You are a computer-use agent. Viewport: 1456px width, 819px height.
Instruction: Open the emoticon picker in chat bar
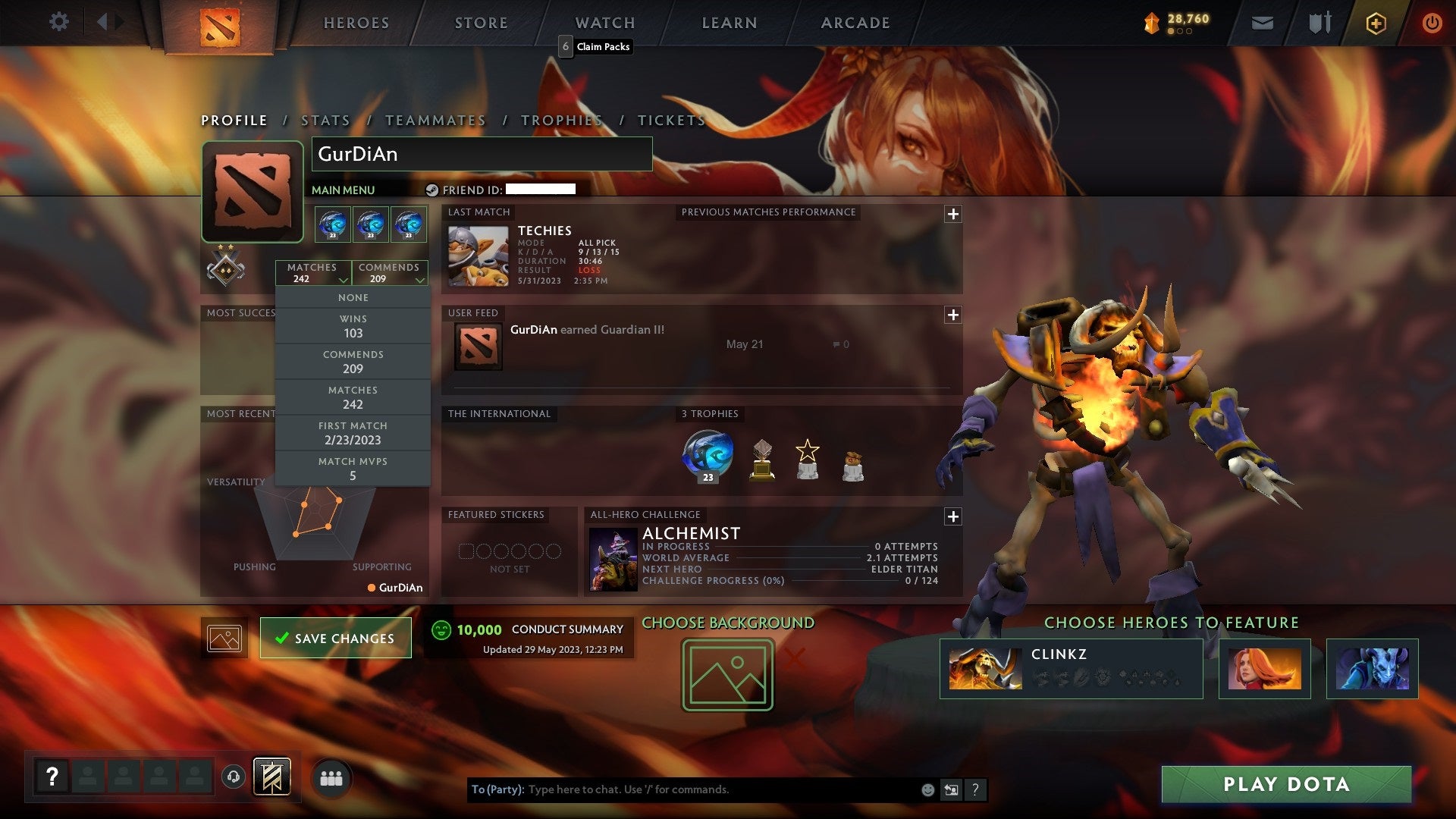click(x=927, y=789)
